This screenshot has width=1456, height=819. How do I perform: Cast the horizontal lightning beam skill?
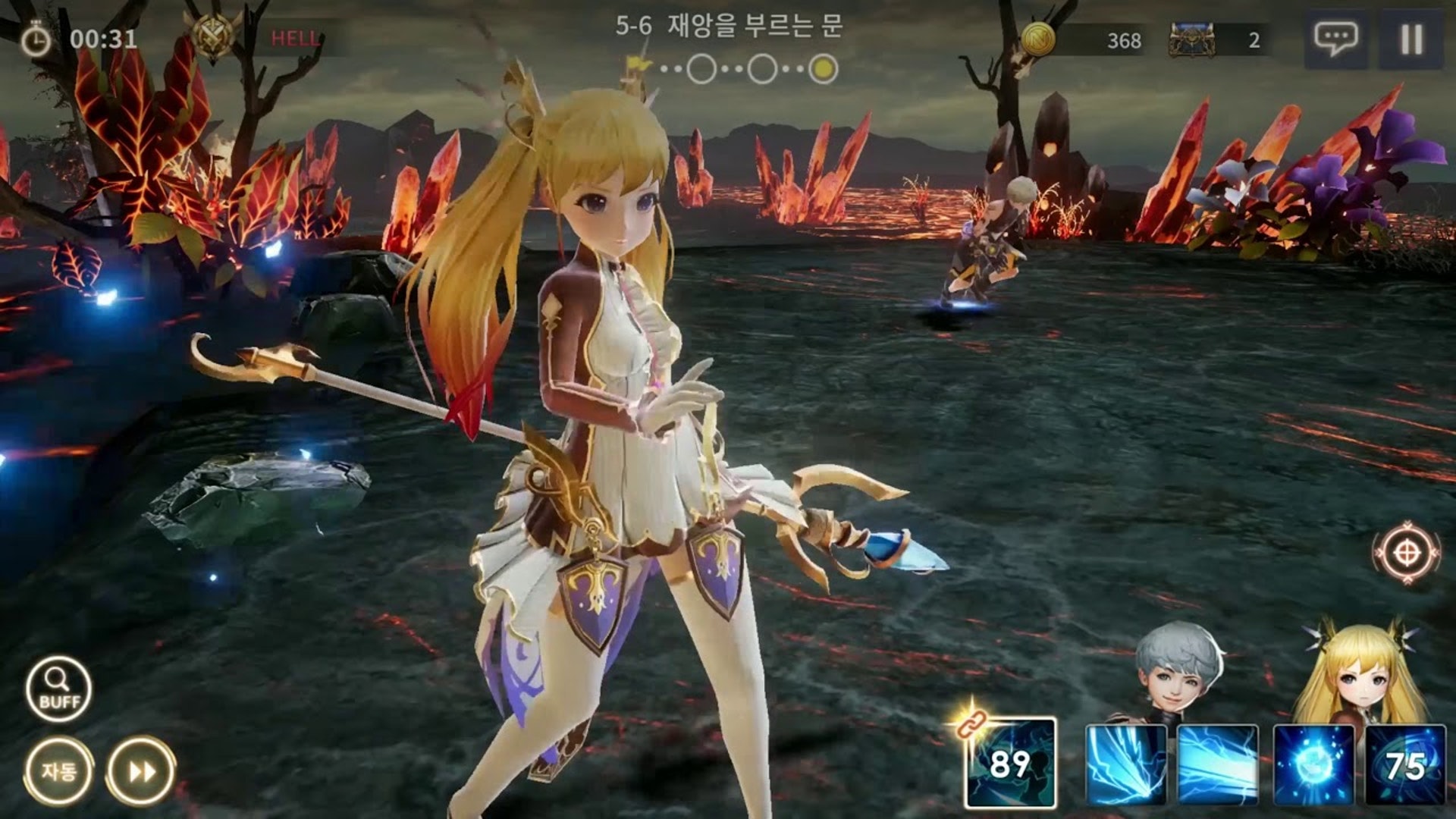point(1218,764)
